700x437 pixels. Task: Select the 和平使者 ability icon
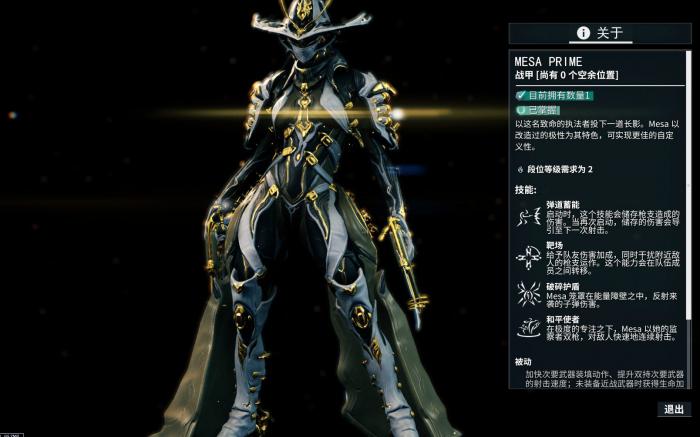tap(527, 327)
